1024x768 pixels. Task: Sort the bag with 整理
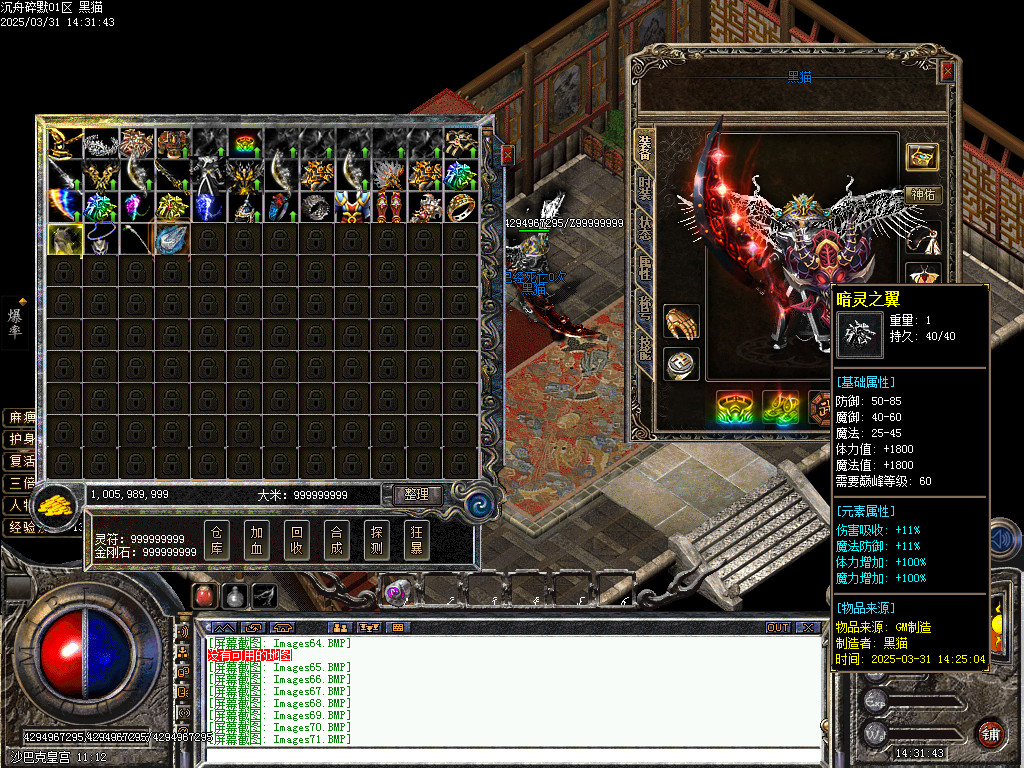[x=417, y=494]
